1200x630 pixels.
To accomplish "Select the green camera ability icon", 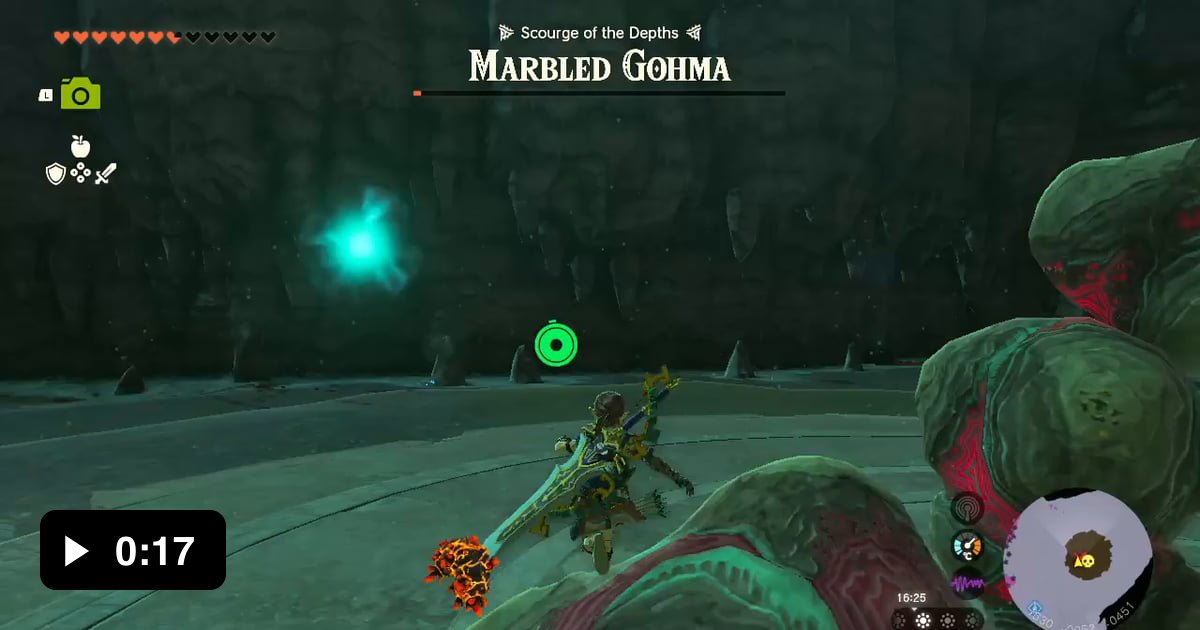I will pos(80,94).
